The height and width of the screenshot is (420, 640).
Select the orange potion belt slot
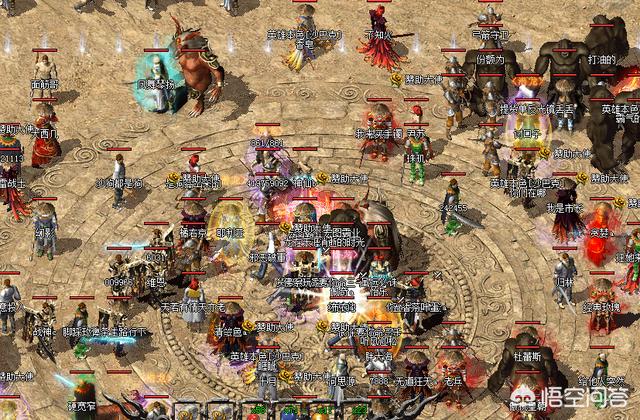click(x=320, y=415)
